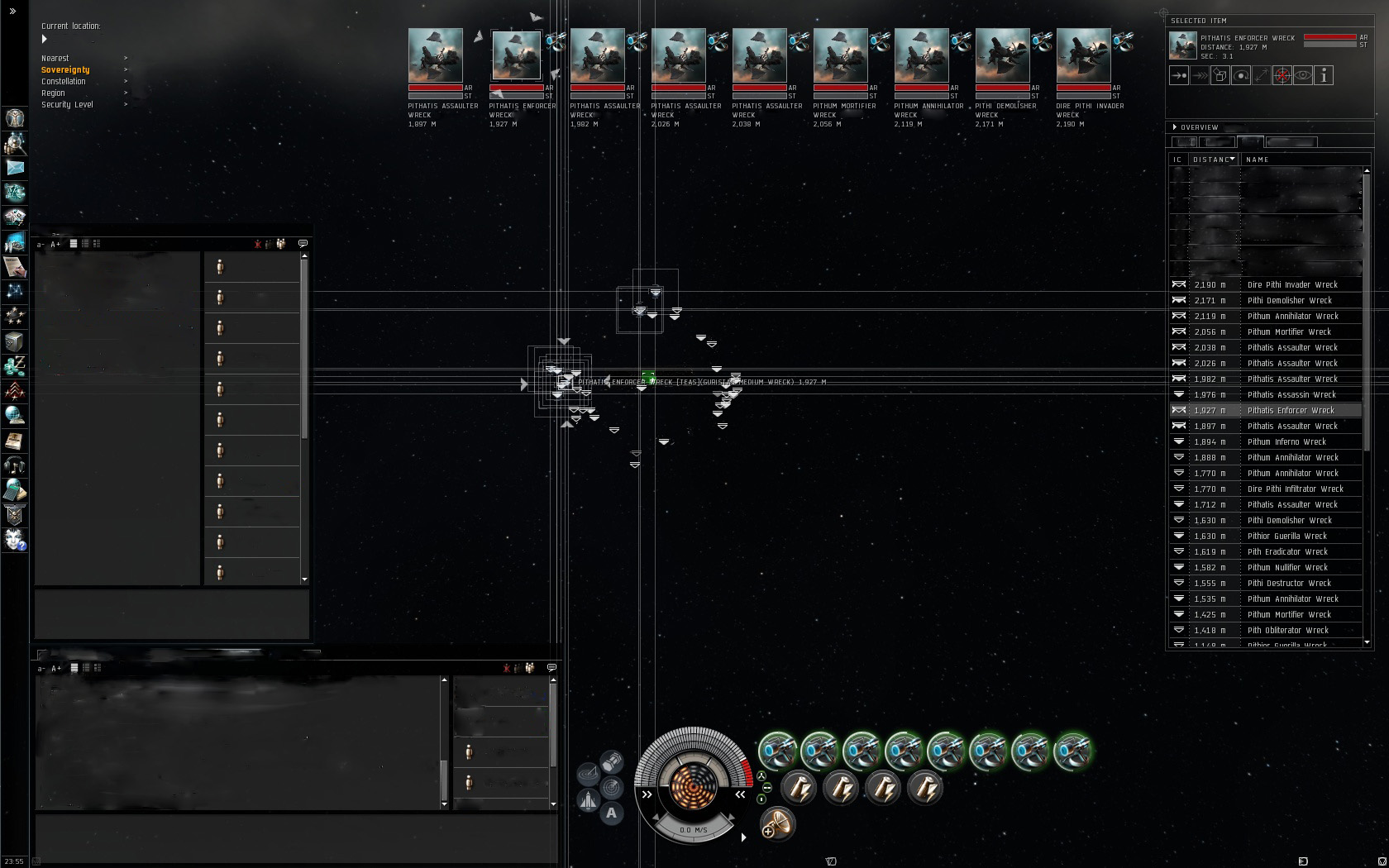Viewport: 1389px width, 868px height.
Task: Select Sovereignty in the location menu
Action: click(x=65, y=70)
